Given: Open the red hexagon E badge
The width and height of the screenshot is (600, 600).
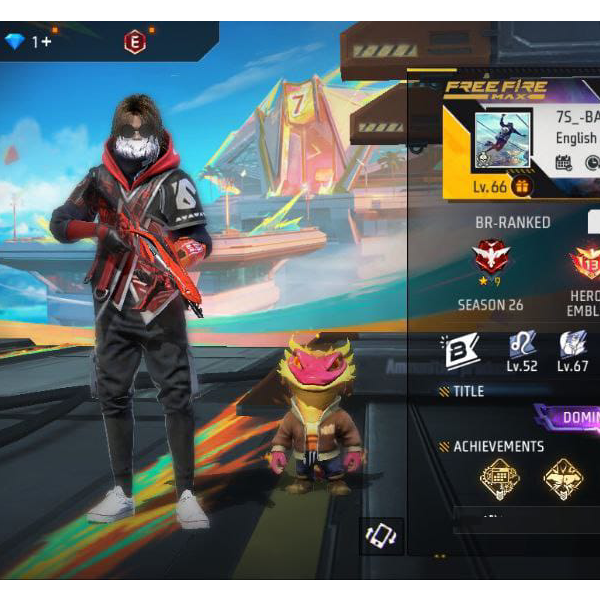Looking at the screenshot, I should (x=134, y=42).
